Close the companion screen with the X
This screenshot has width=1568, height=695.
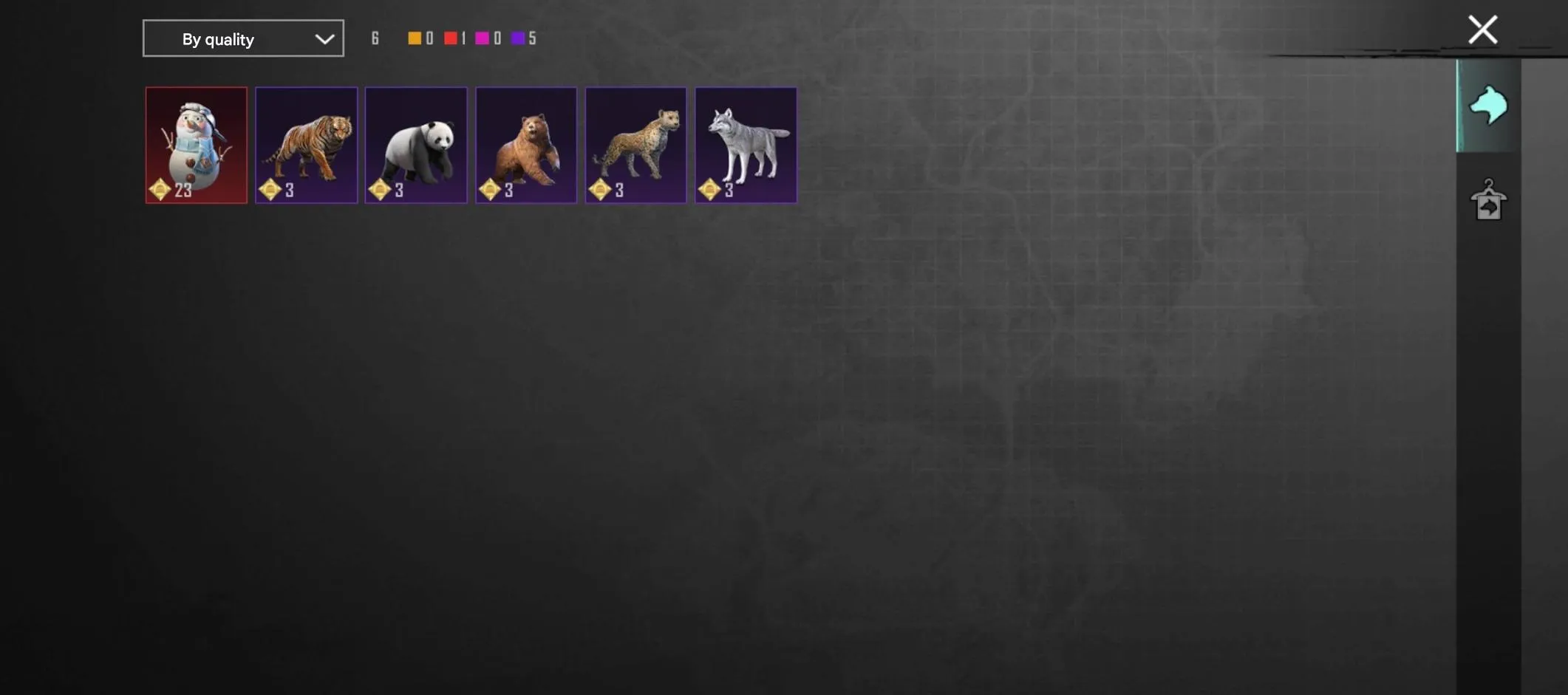tap(1482, 30)
